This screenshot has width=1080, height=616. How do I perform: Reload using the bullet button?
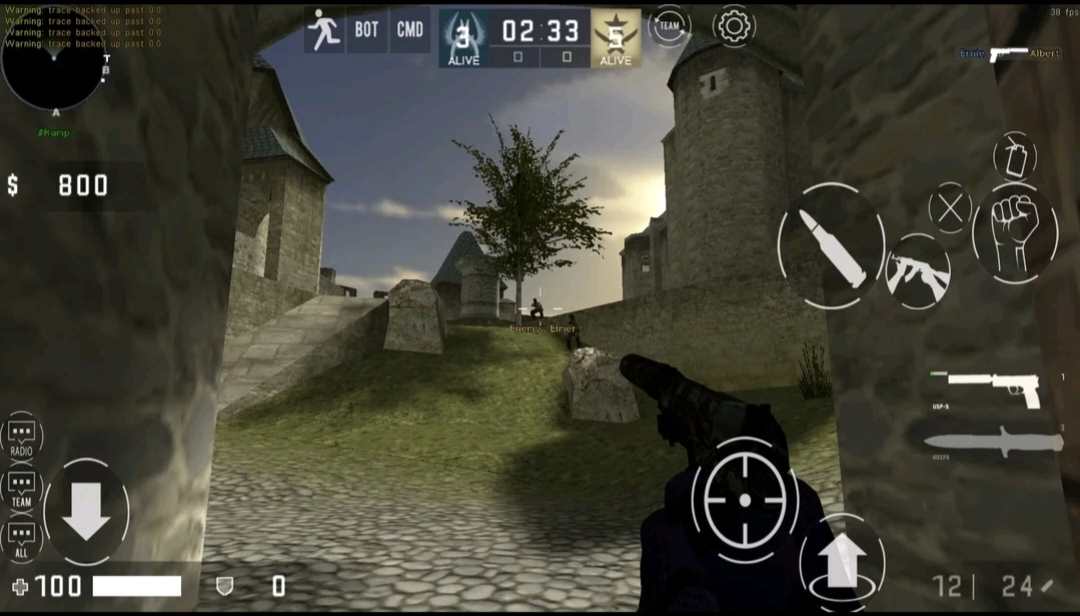pos(831,246)
